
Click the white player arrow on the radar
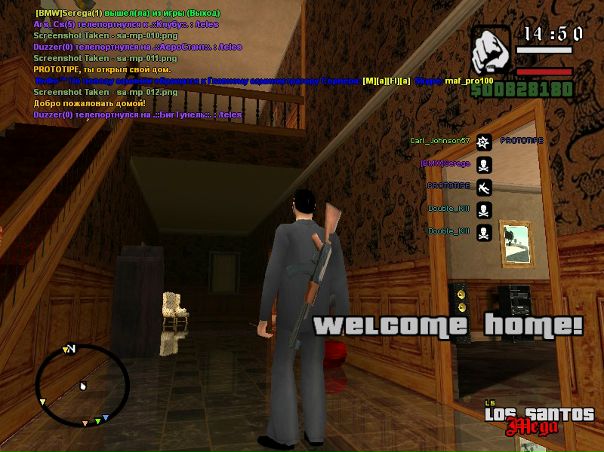[x=83, y=385]
